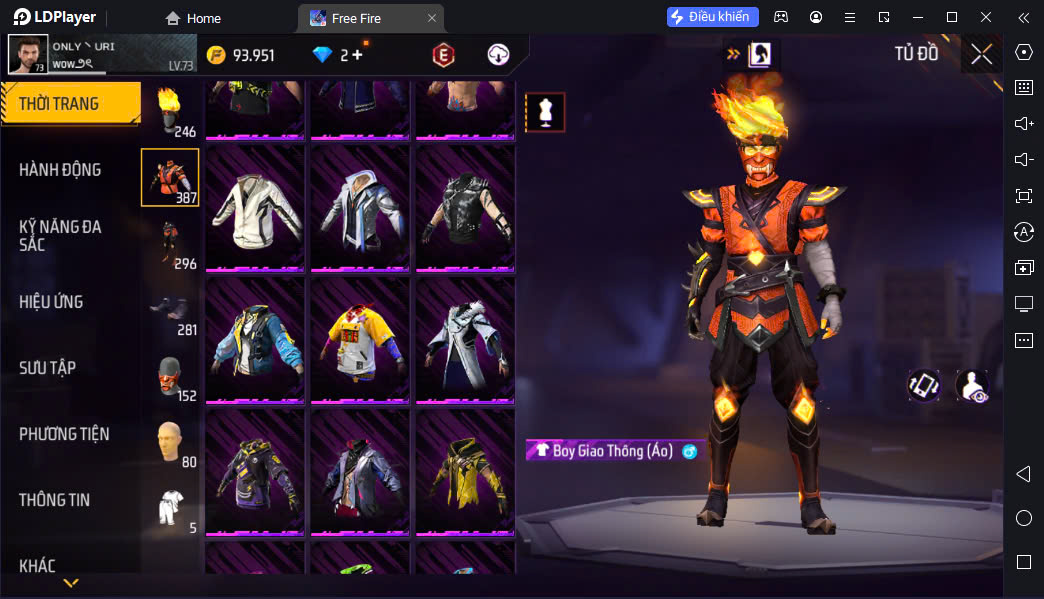This screenshot has width=1044, height=599.
Task: Close the wardrobe with the X button
Action: [981, 54]
